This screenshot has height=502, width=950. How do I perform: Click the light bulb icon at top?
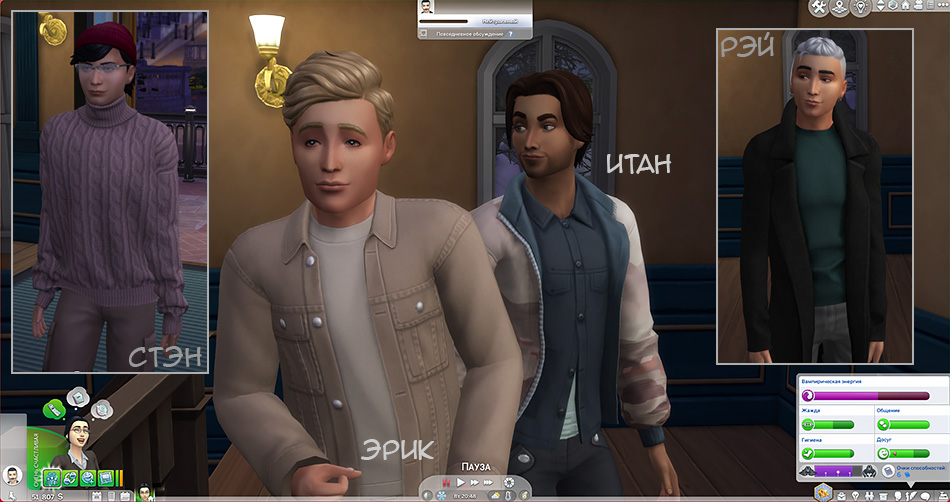(861, 8)
